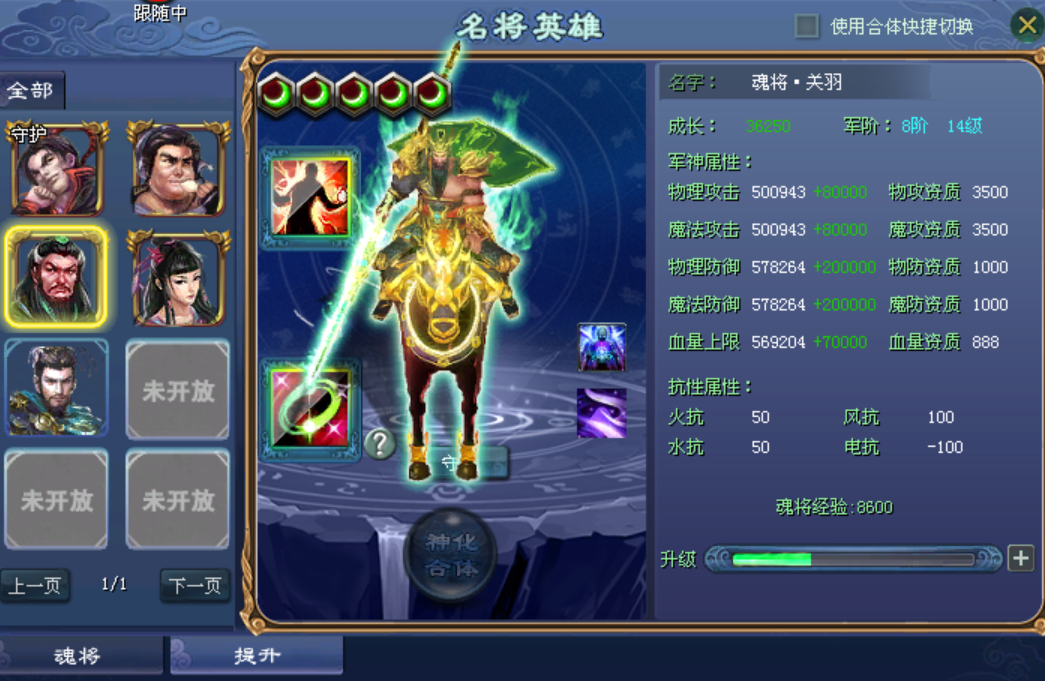Close the 名将英雄 window
The height and width of the screenshot is (681, 1045).
click(1027, 25)
